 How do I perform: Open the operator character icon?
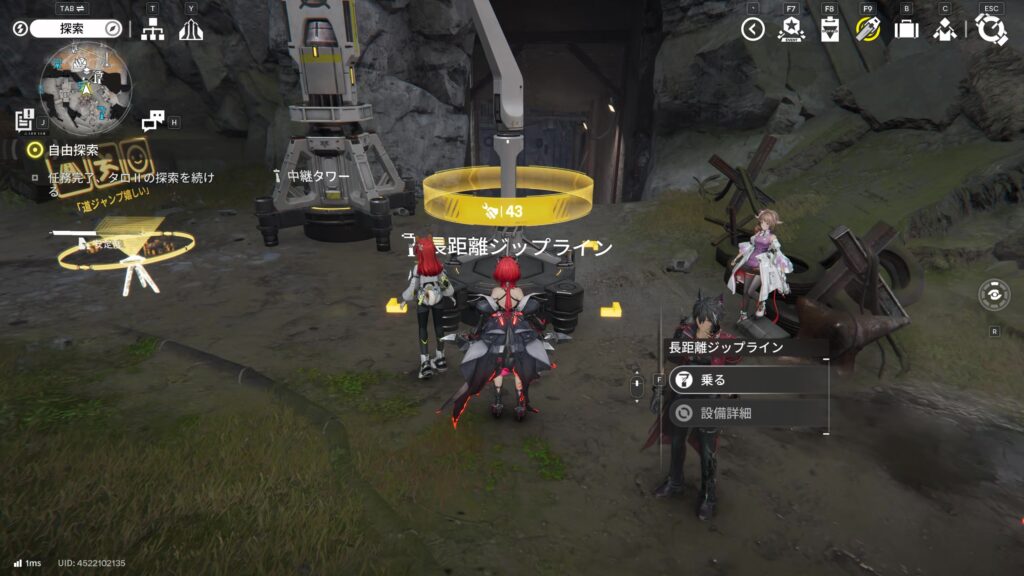tap(945, 29)
